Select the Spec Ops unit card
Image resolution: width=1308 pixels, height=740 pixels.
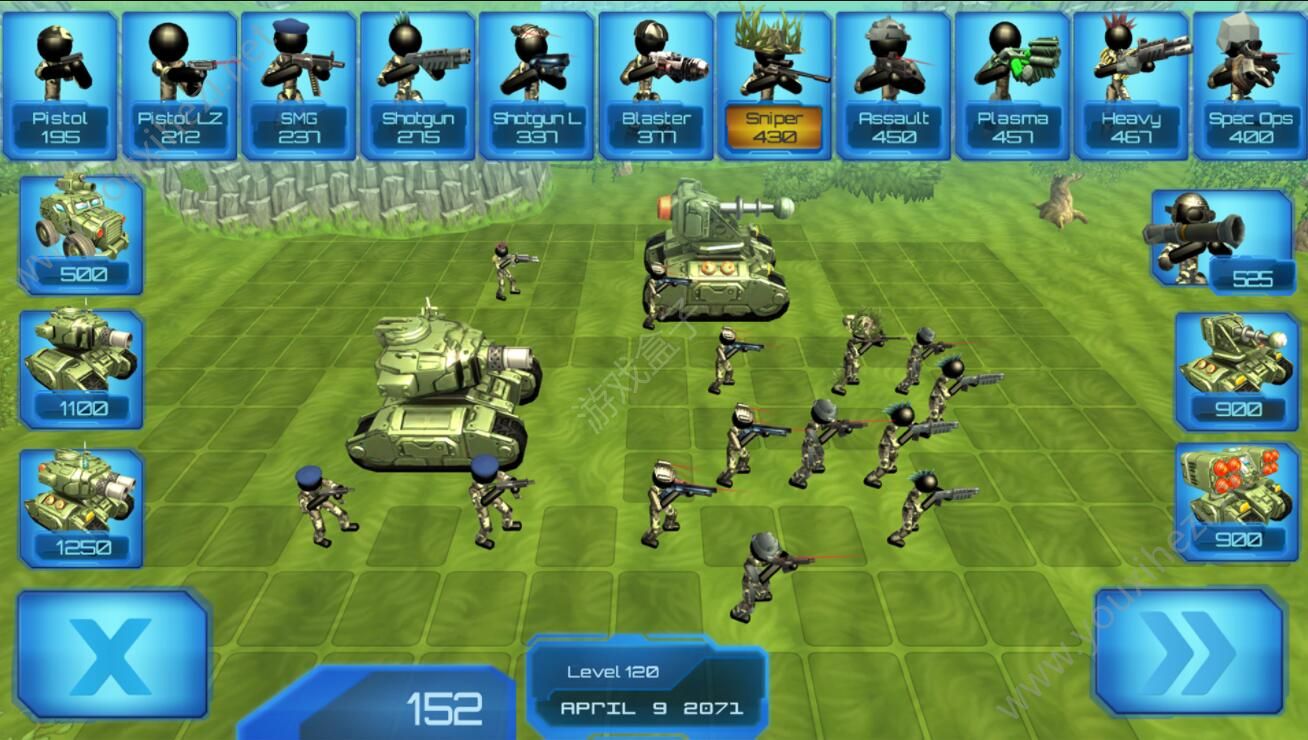coord(1250,86)
